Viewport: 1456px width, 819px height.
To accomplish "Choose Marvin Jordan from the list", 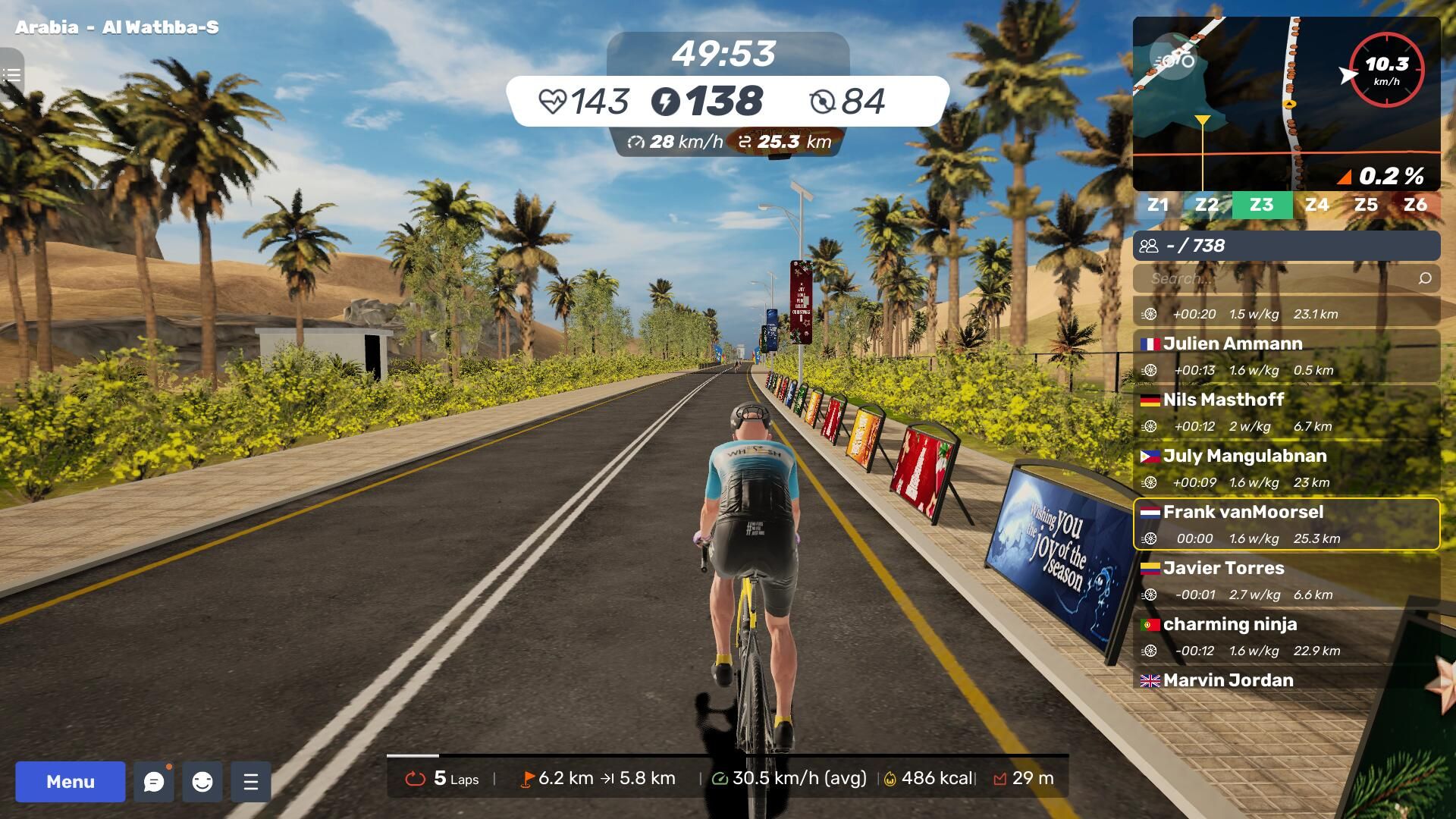I will pyautogui.click(x=1286, y=680).
